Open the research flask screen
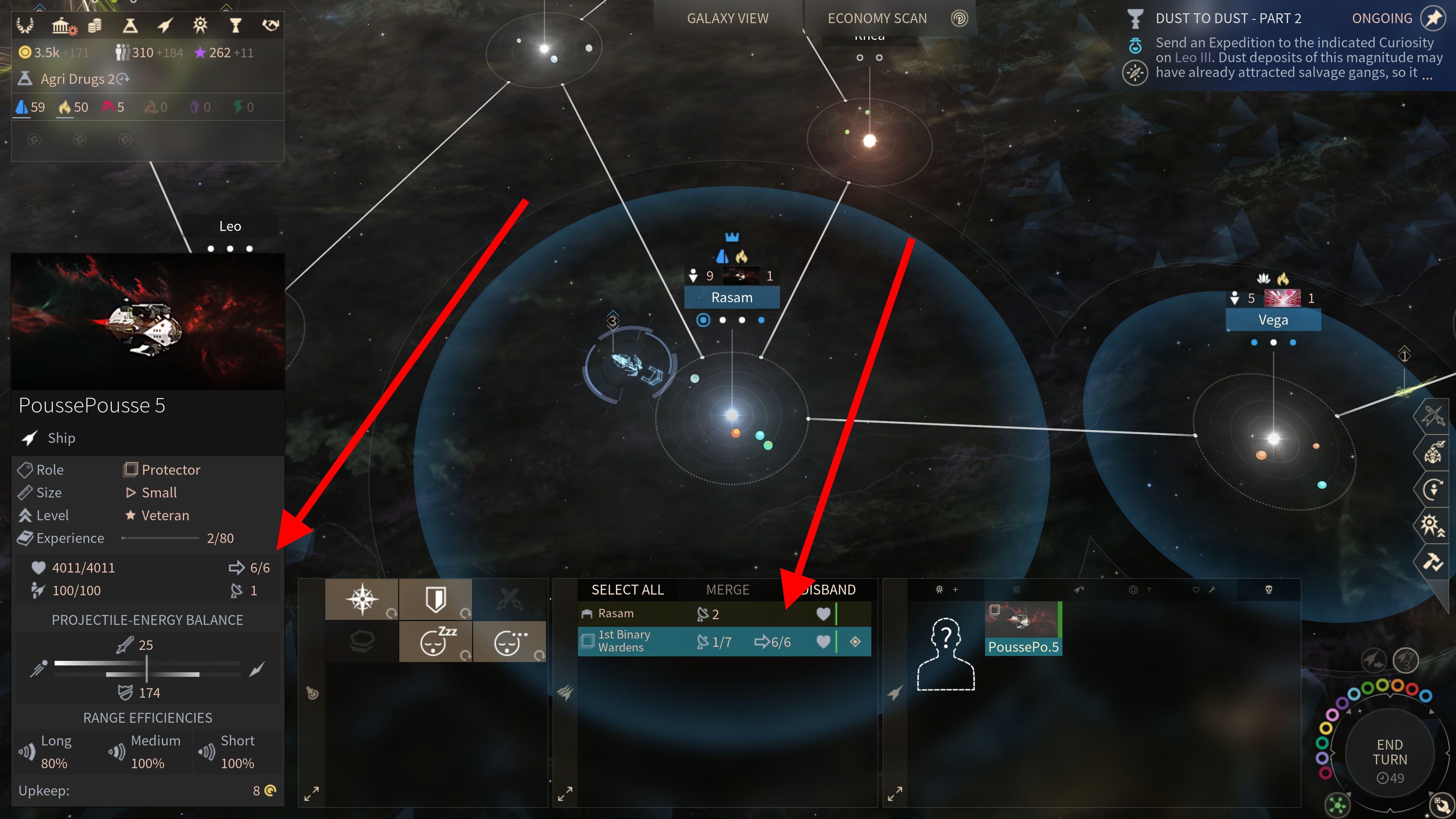Image resolution: width=1456 pixels, height=819 pixels. (130, 25)
